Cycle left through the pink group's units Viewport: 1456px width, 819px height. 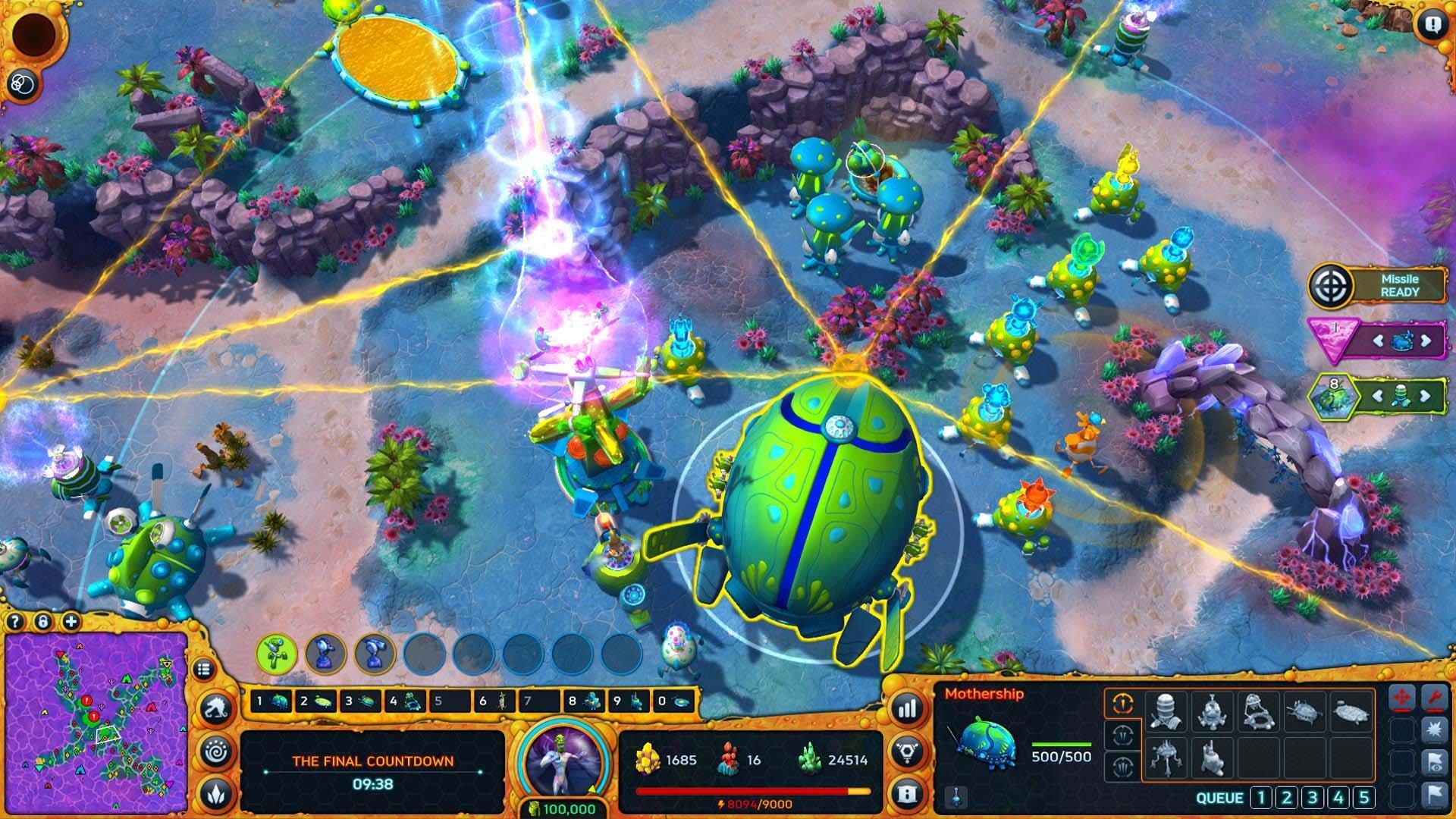(1378, 341)
